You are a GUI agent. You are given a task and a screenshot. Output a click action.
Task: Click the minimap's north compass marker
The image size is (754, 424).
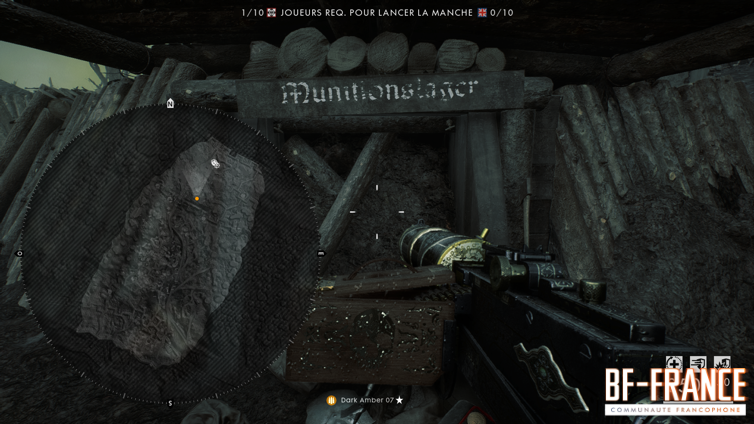(170, 103)
